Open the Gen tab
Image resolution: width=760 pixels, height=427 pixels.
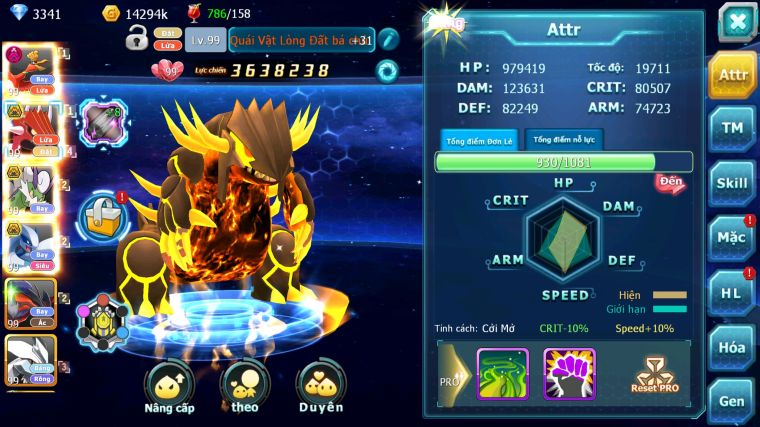click(733, 400)
